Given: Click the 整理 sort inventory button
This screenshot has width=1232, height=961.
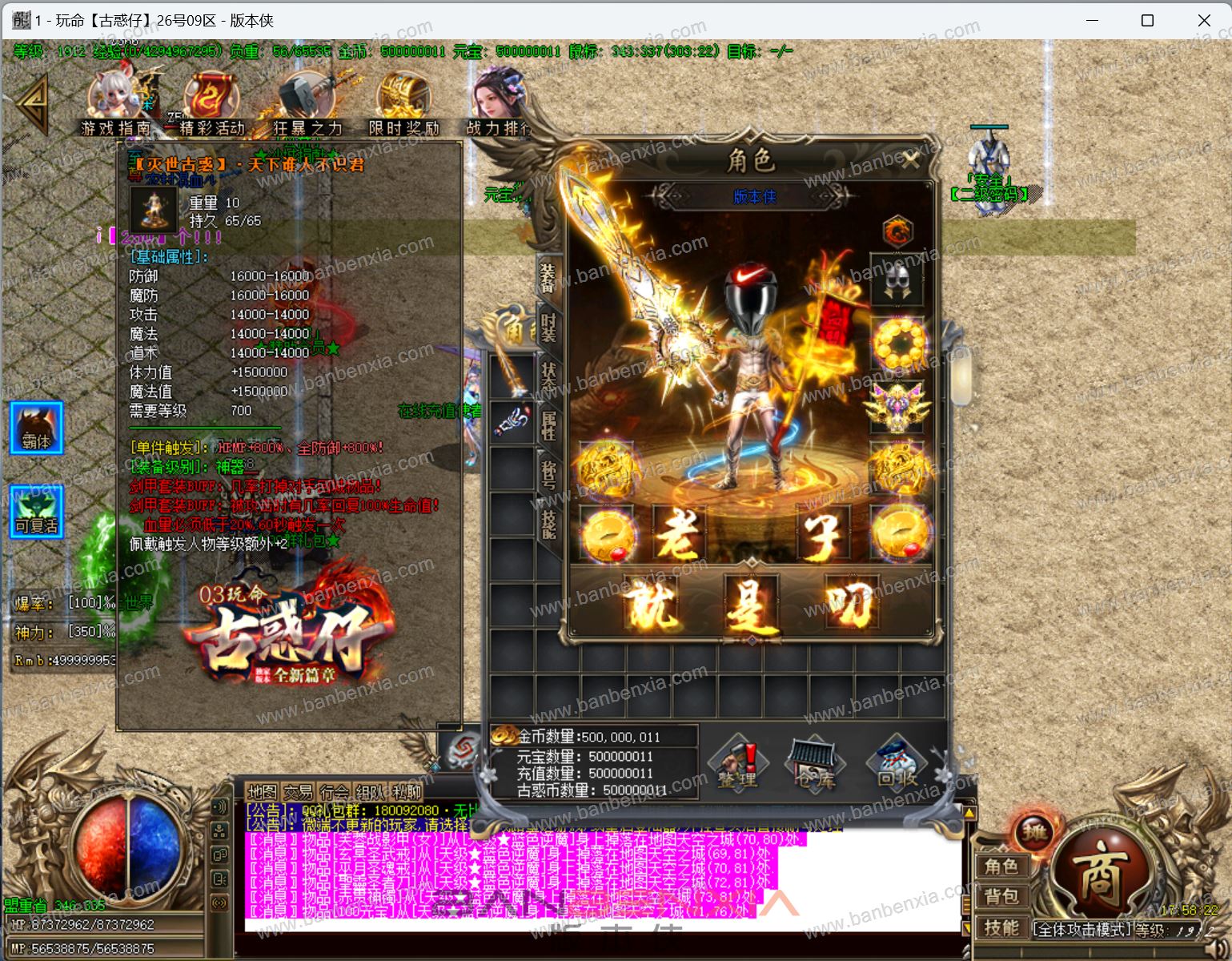Looking at the screenshot, I should (738, 765).
